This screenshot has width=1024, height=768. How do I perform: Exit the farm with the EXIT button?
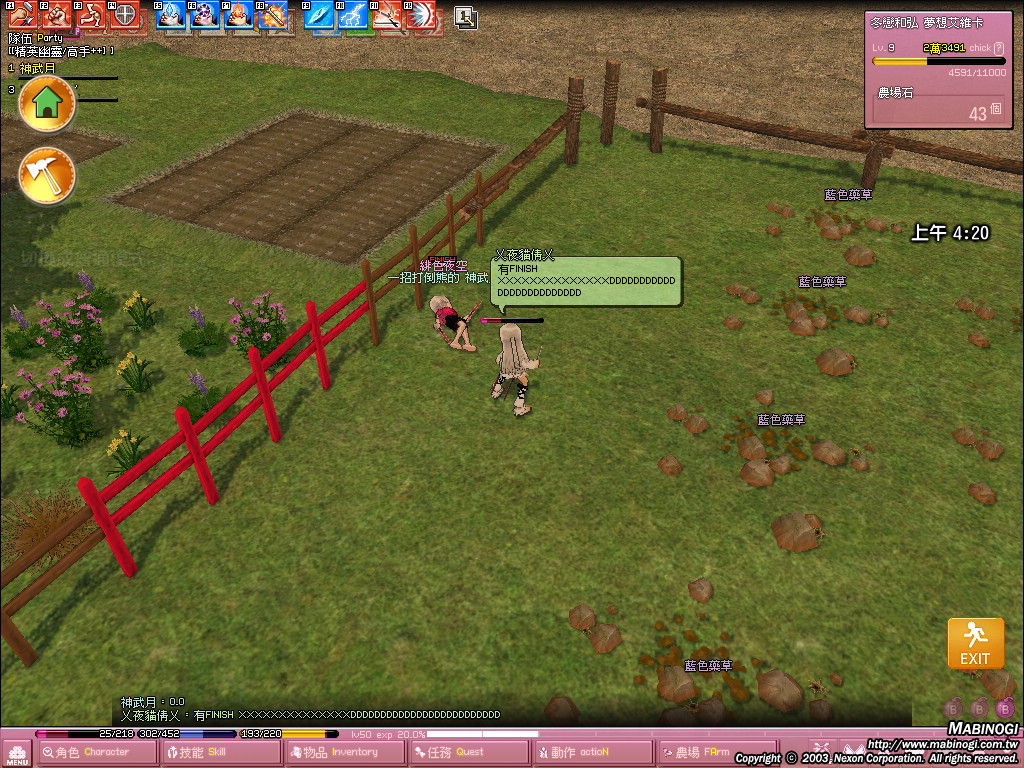coord(975,644)
